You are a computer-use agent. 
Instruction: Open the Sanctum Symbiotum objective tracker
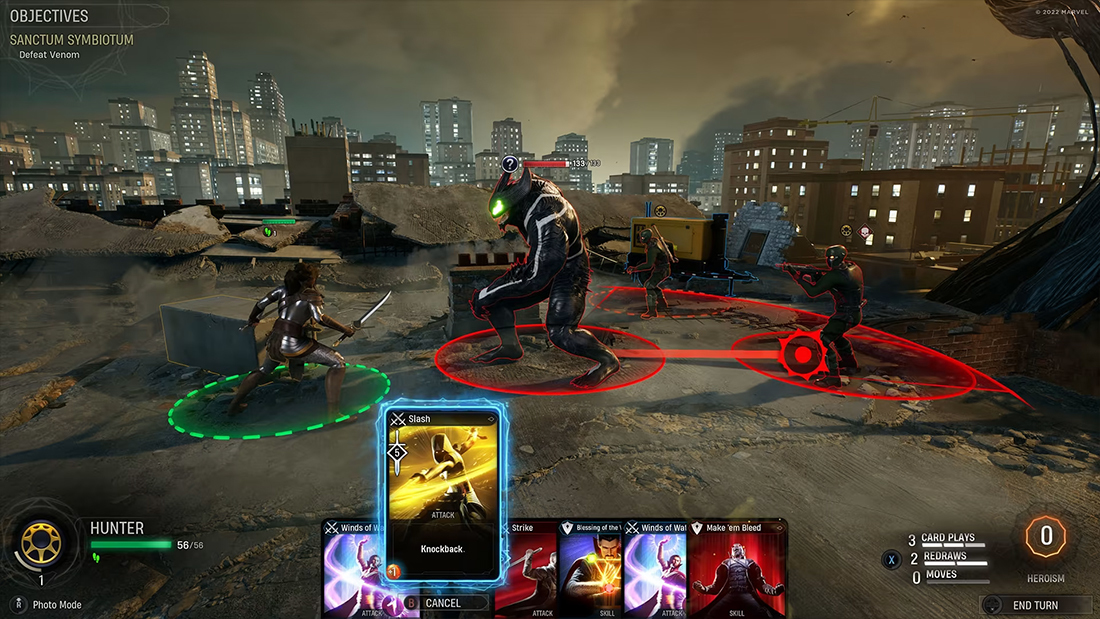[x=72, y=40]
